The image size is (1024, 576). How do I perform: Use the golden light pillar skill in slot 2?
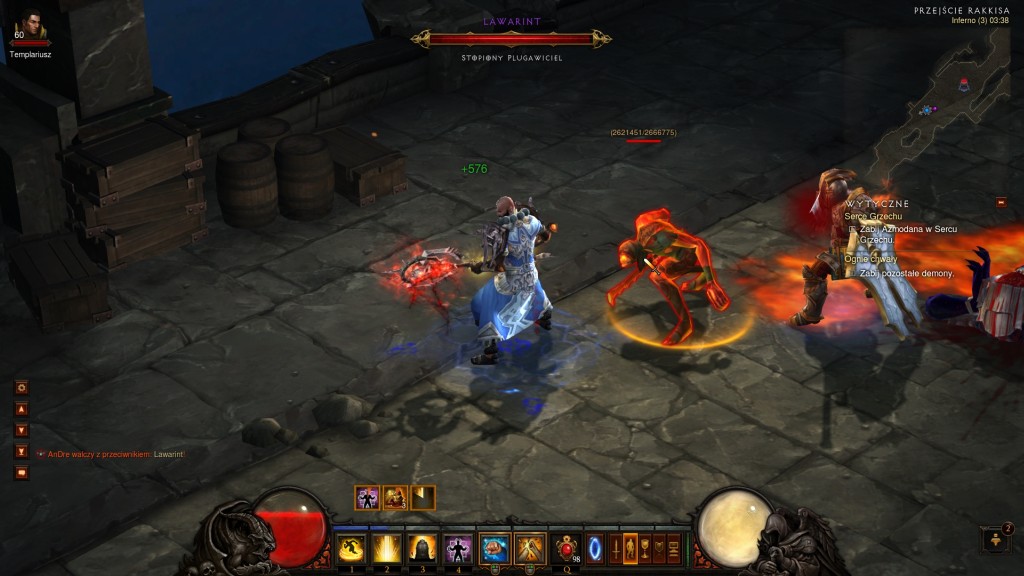click(x=386, y=548)
